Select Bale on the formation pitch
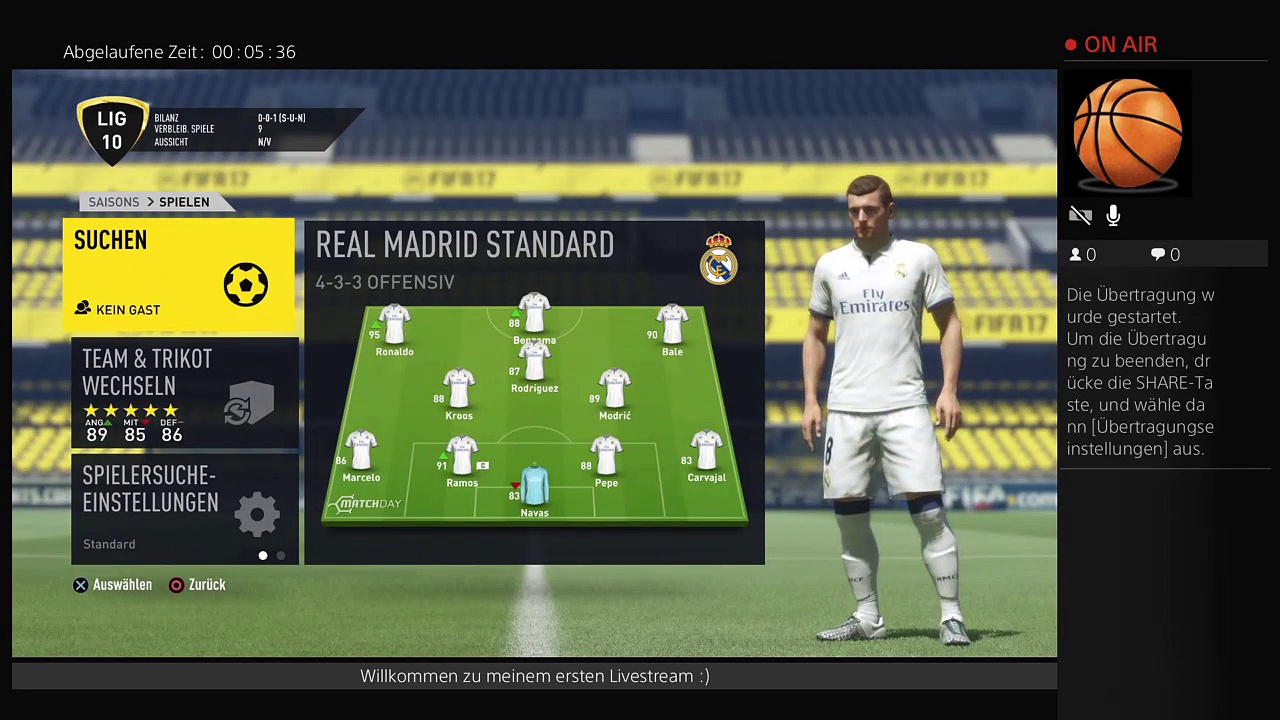 pyautogui.click(x=672, y=329)
